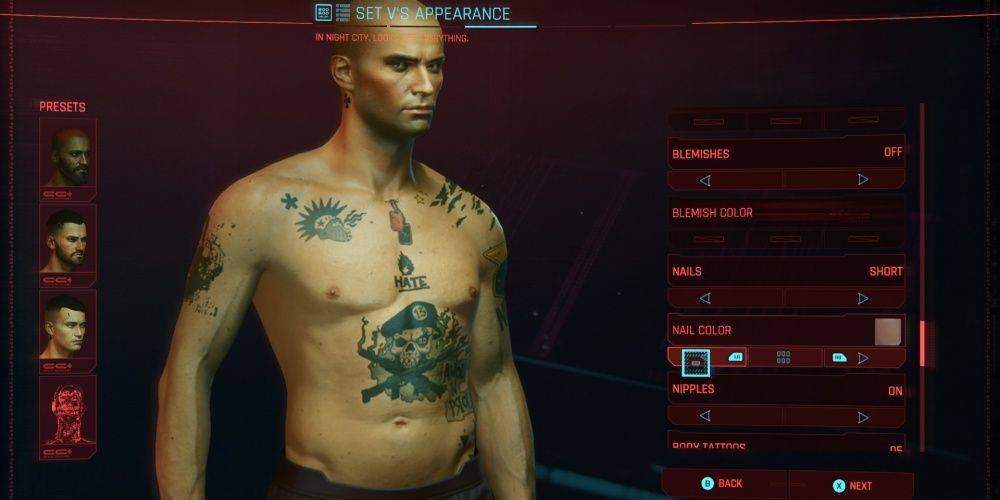Screen dimensions: 1000x500
Task: Select the red wireframe head preset
Action: coord(67,413)
